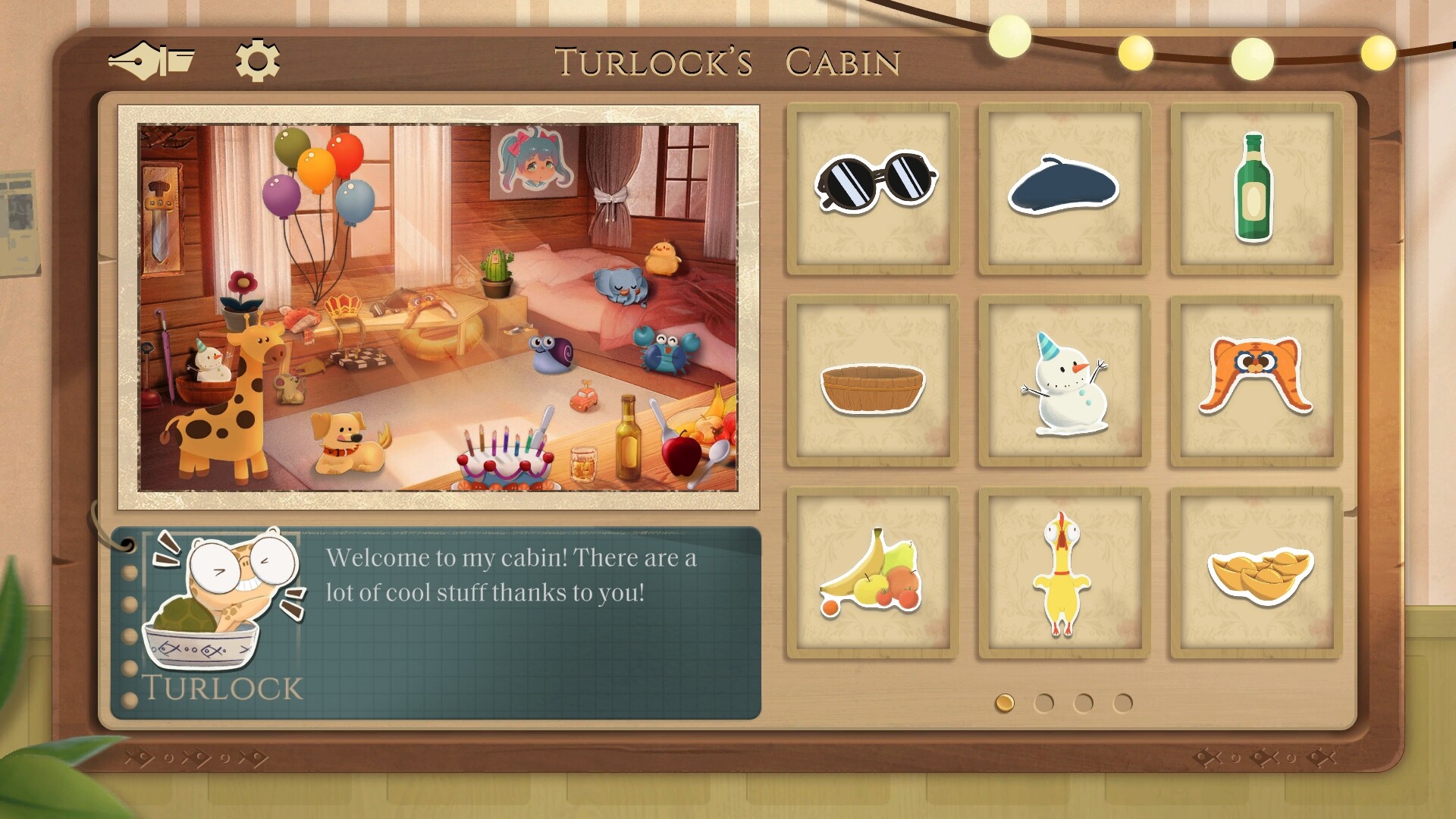Pick the green bottle sticker tile
The width and height of the screenshot is (1456, 819).
tap(1256, 189)
